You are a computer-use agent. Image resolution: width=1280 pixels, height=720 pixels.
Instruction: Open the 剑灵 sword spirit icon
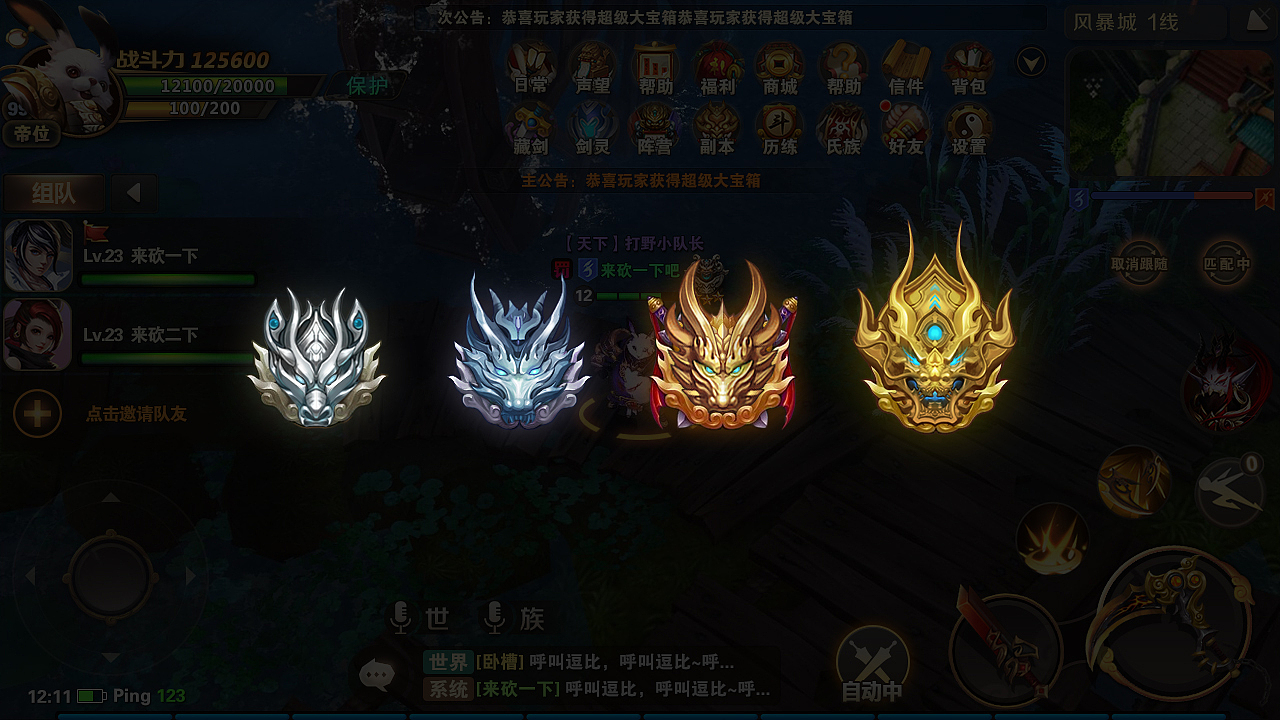[593, 130]
